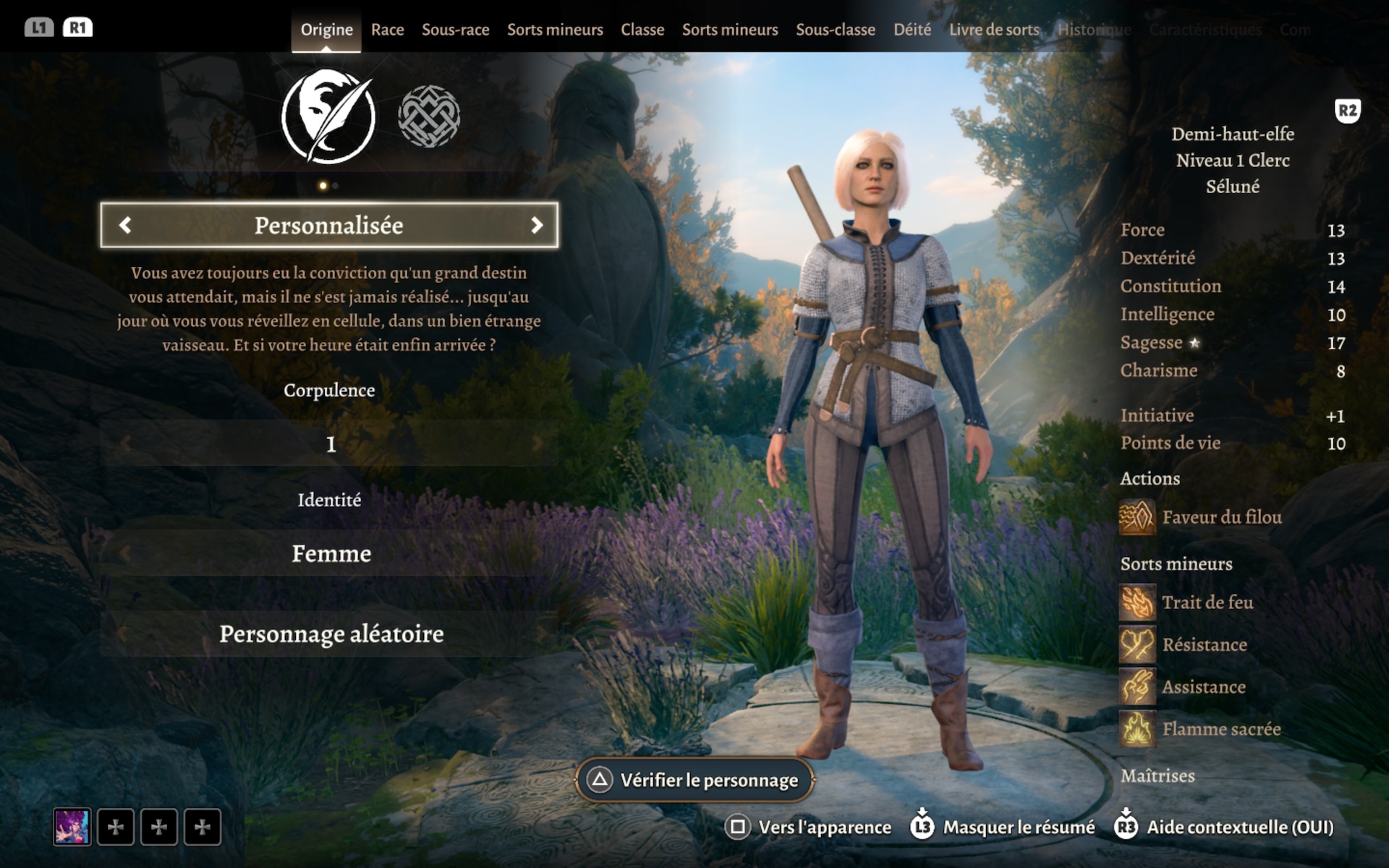1389x868 pixels.
Task: Select the knotted heart origin icon
Action: [428, 116]
